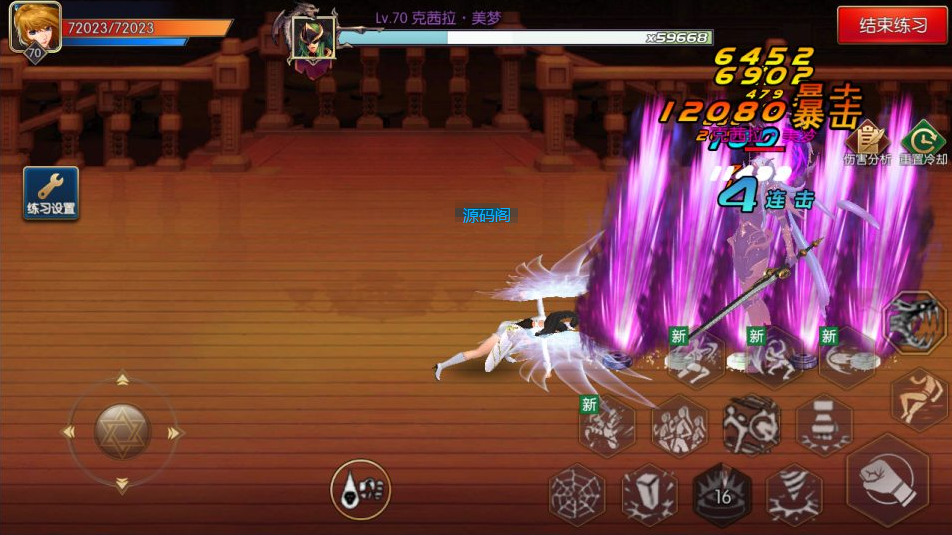Use the kick with circular arrow skill

(752, 425)
